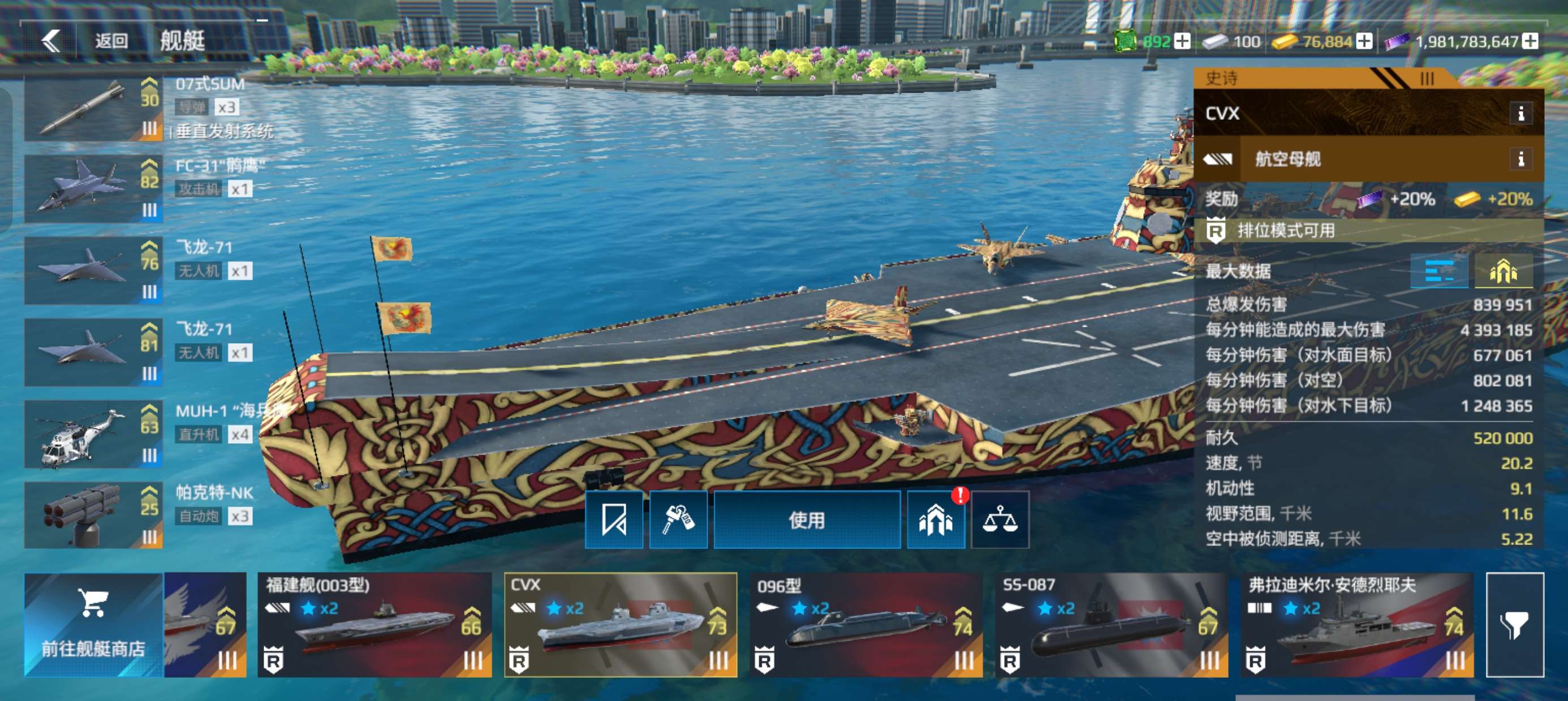The width and height of the screenshot is (1568, 701).
Task: Choose the MUH-1 helicopter slot
Action: point(93,435)
